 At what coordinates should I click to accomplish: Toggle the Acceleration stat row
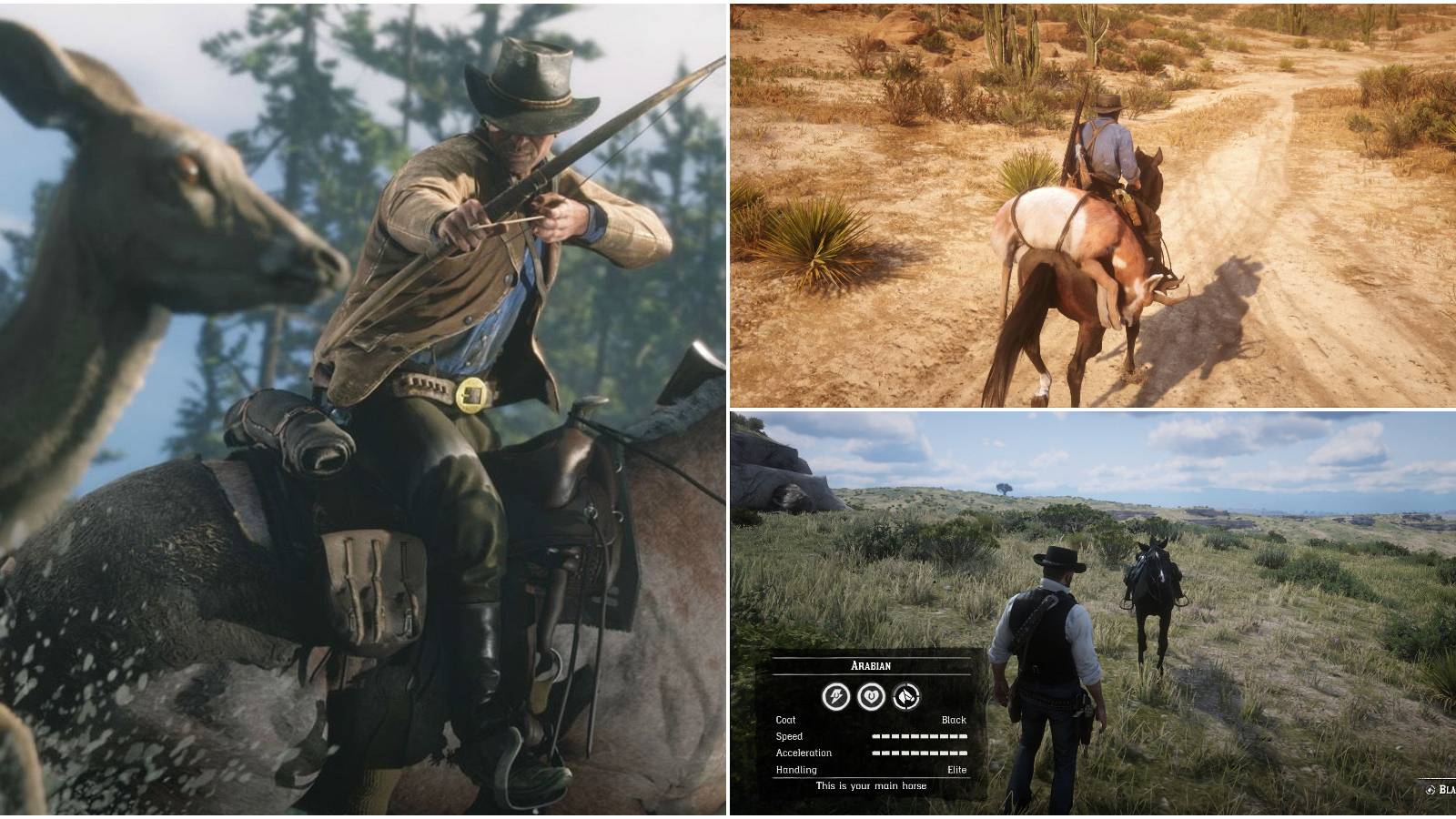[805, 753]
